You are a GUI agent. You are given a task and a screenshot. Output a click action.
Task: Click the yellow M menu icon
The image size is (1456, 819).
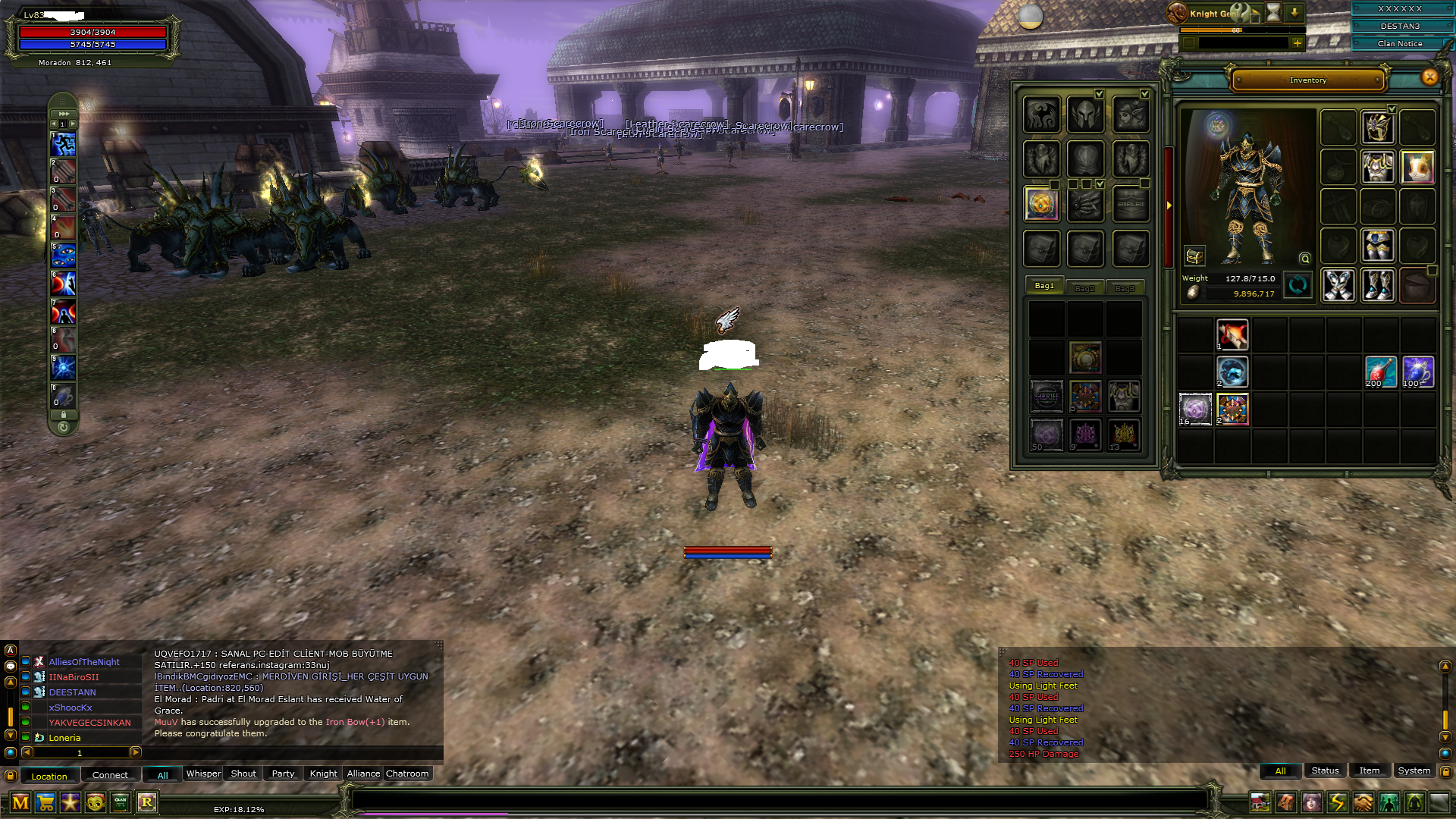tap(20, 802)
